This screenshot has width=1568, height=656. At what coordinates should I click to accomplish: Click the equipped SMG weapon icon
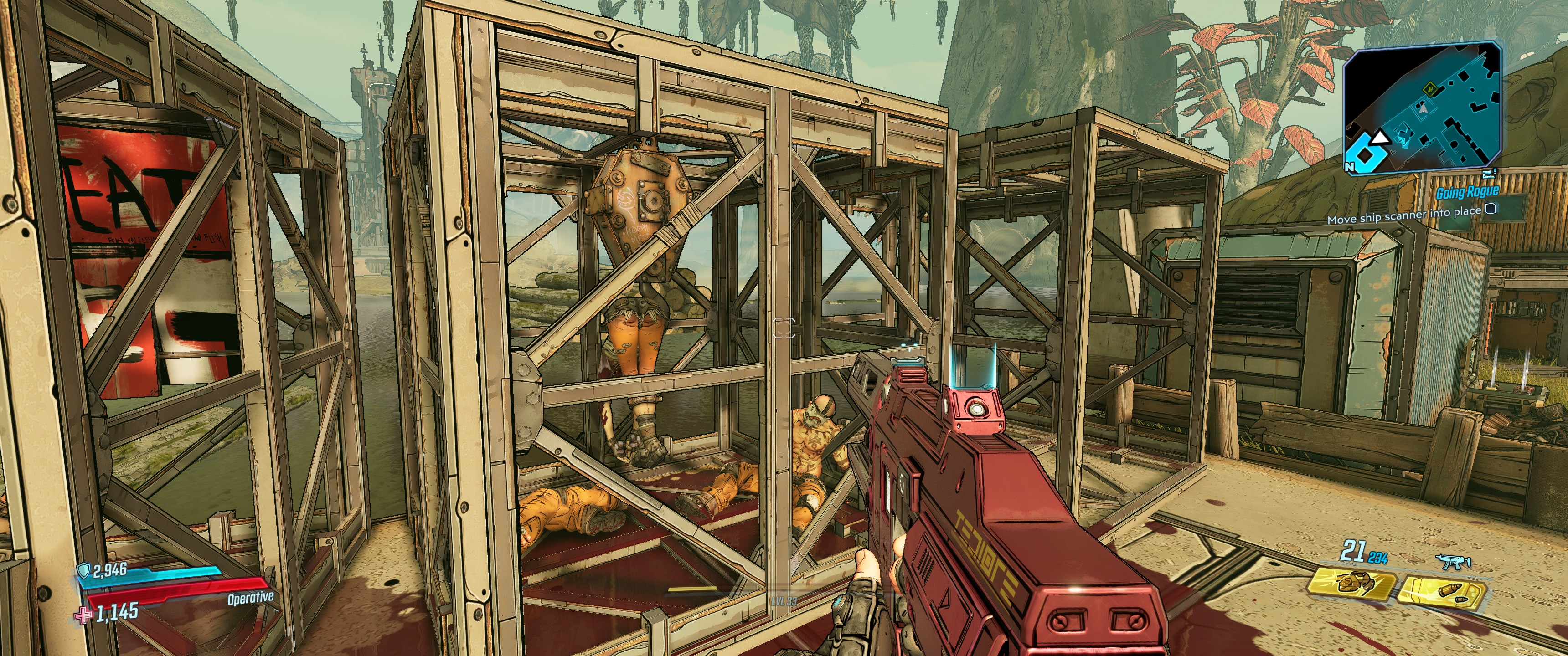(1453, 561)
